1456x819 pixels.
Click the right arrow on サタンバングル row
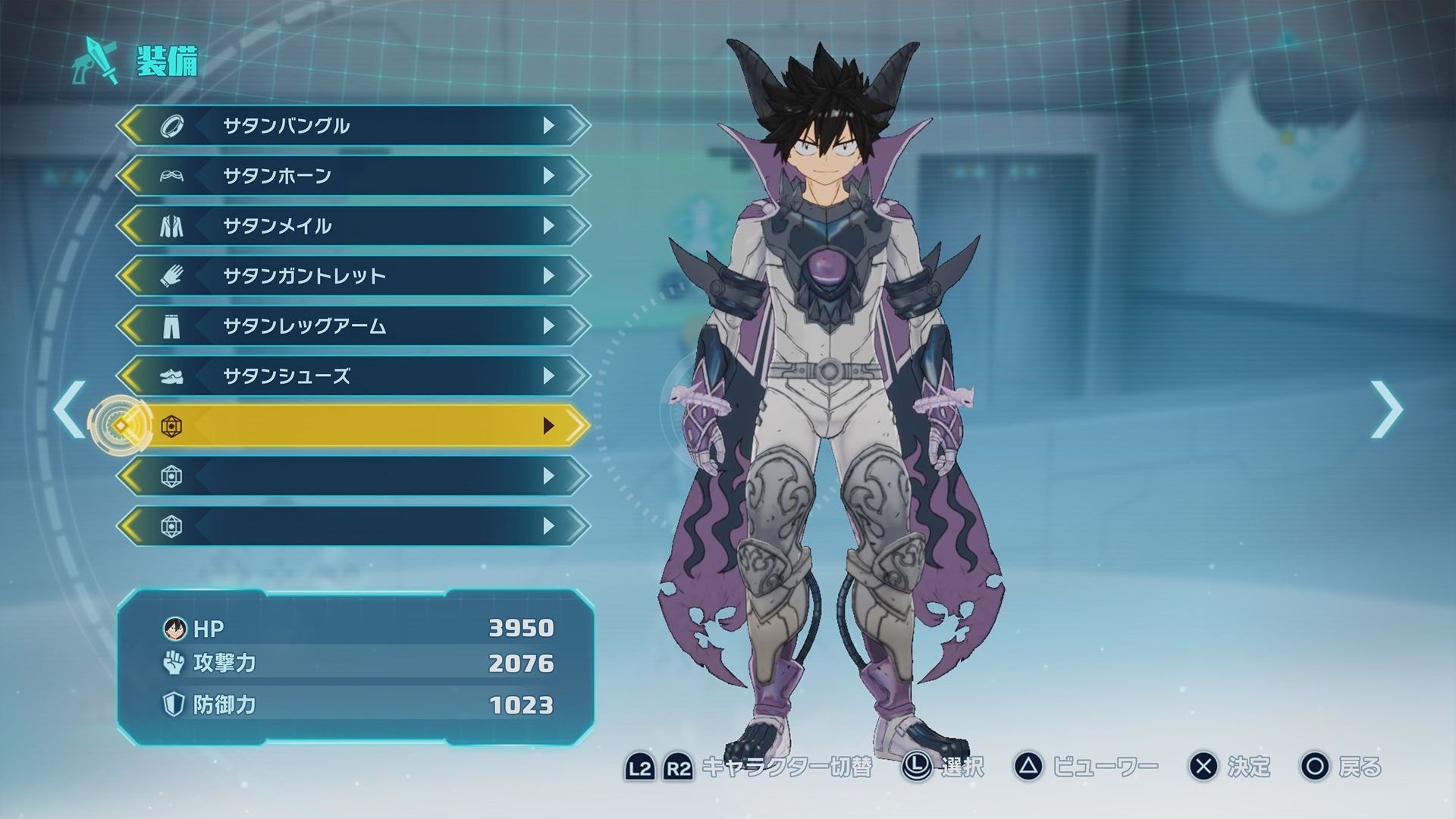pyautogui.click(x=549, y=126)
